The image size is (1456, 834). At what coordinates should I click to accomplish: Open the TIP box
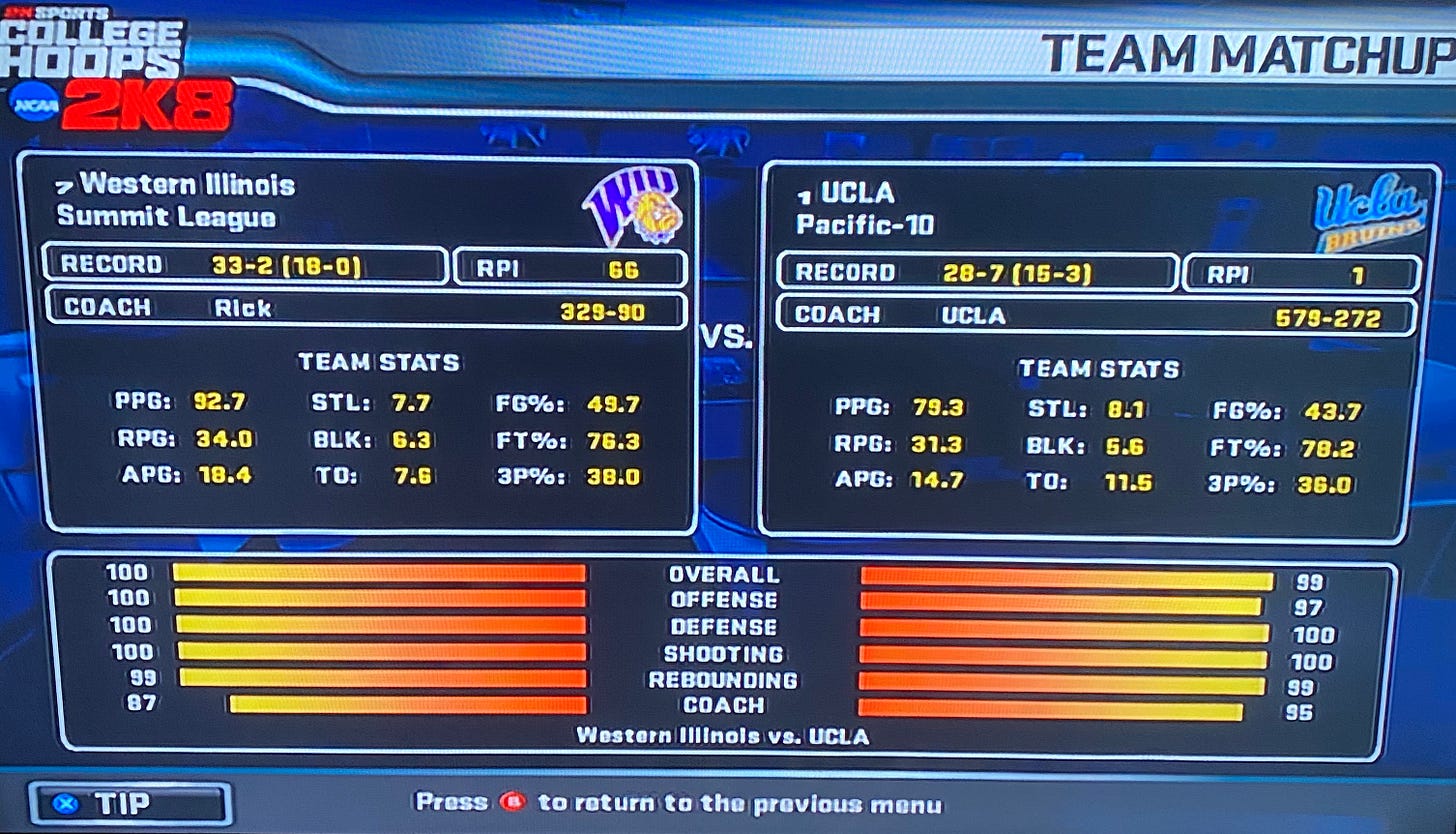point(130,803)
